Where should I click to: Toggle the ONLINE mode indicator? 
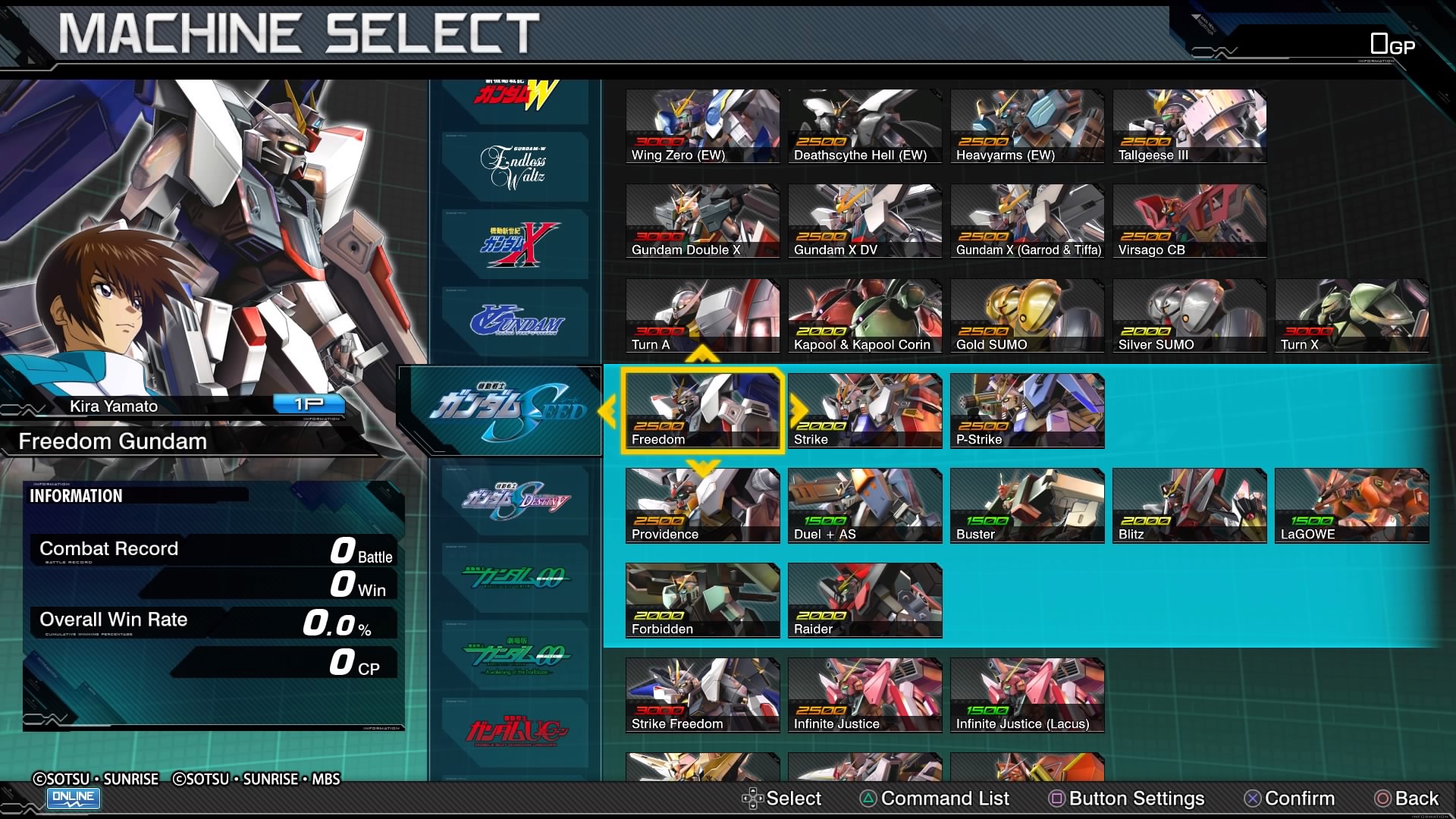(x=74, y=799)
